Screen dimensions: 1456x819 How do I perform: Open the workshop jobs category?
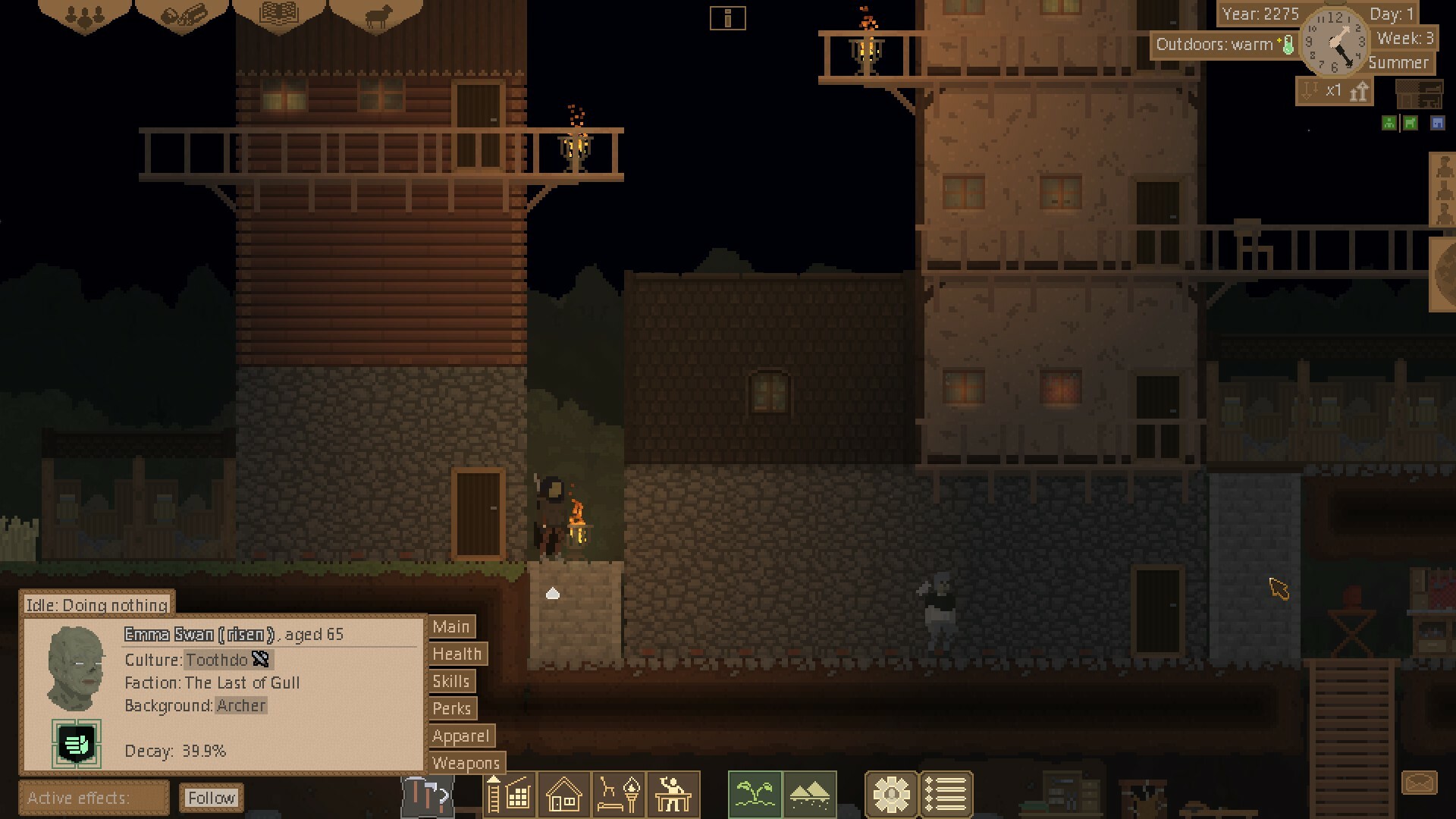click(x=672, y=795)
